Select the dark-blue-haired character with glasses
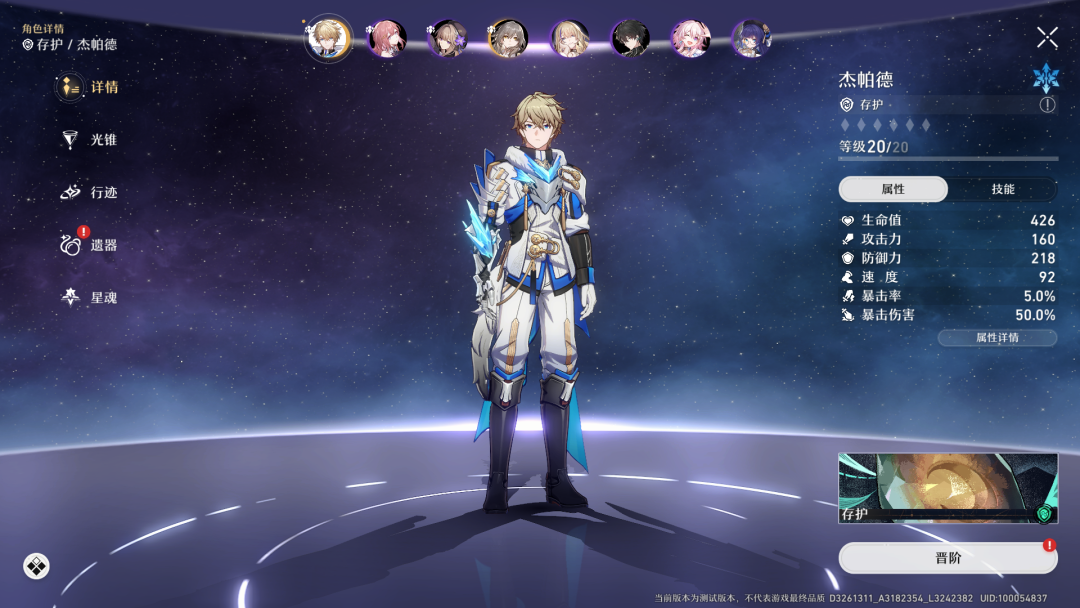The height and width of the screenshot is (608, 1080). click(751, 39)
